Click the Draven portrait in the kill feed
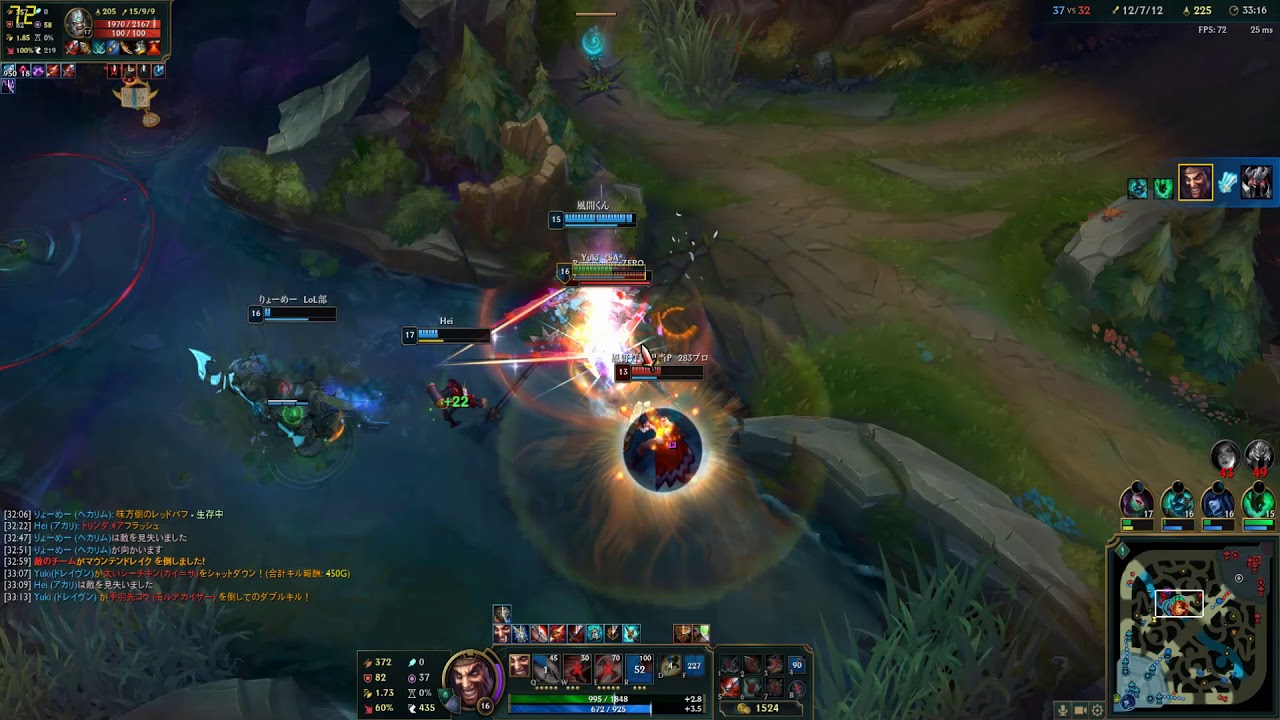 [x=1195, y=183]
